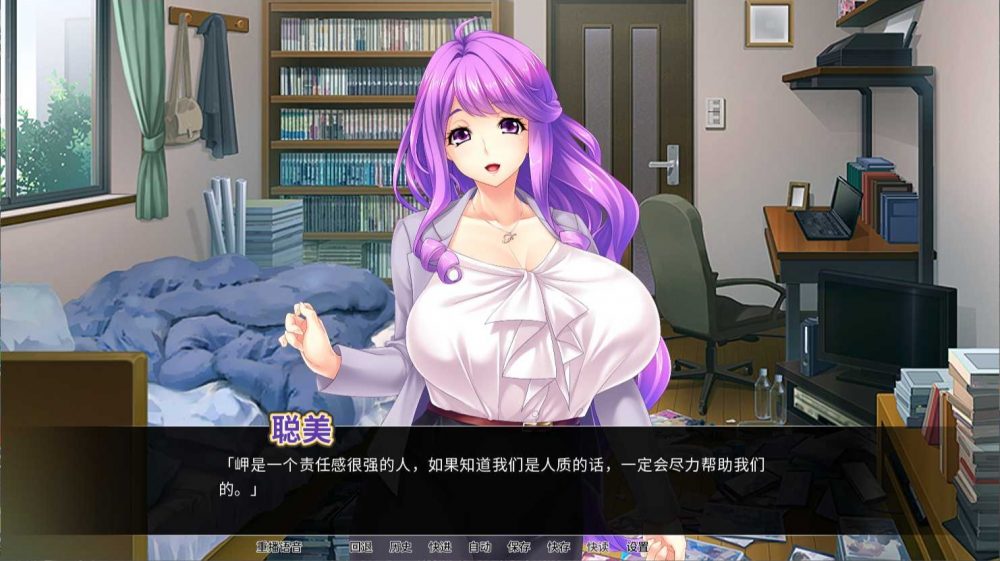The height and width of the screenshot is (561, 1000).
Task: Open the 设置 settings menu
Action: tap(637, 547)
